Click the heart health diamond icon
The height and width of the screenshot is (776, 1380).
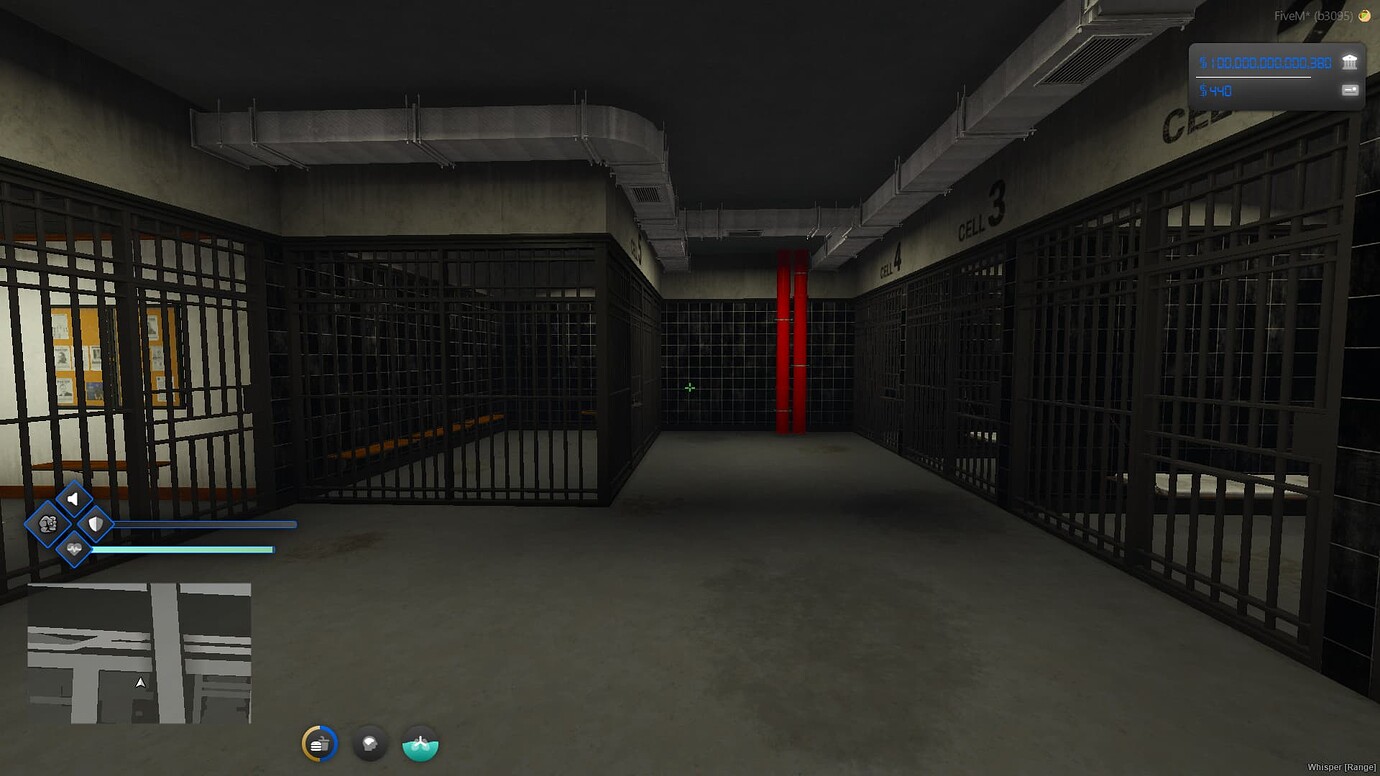(74, 548)
